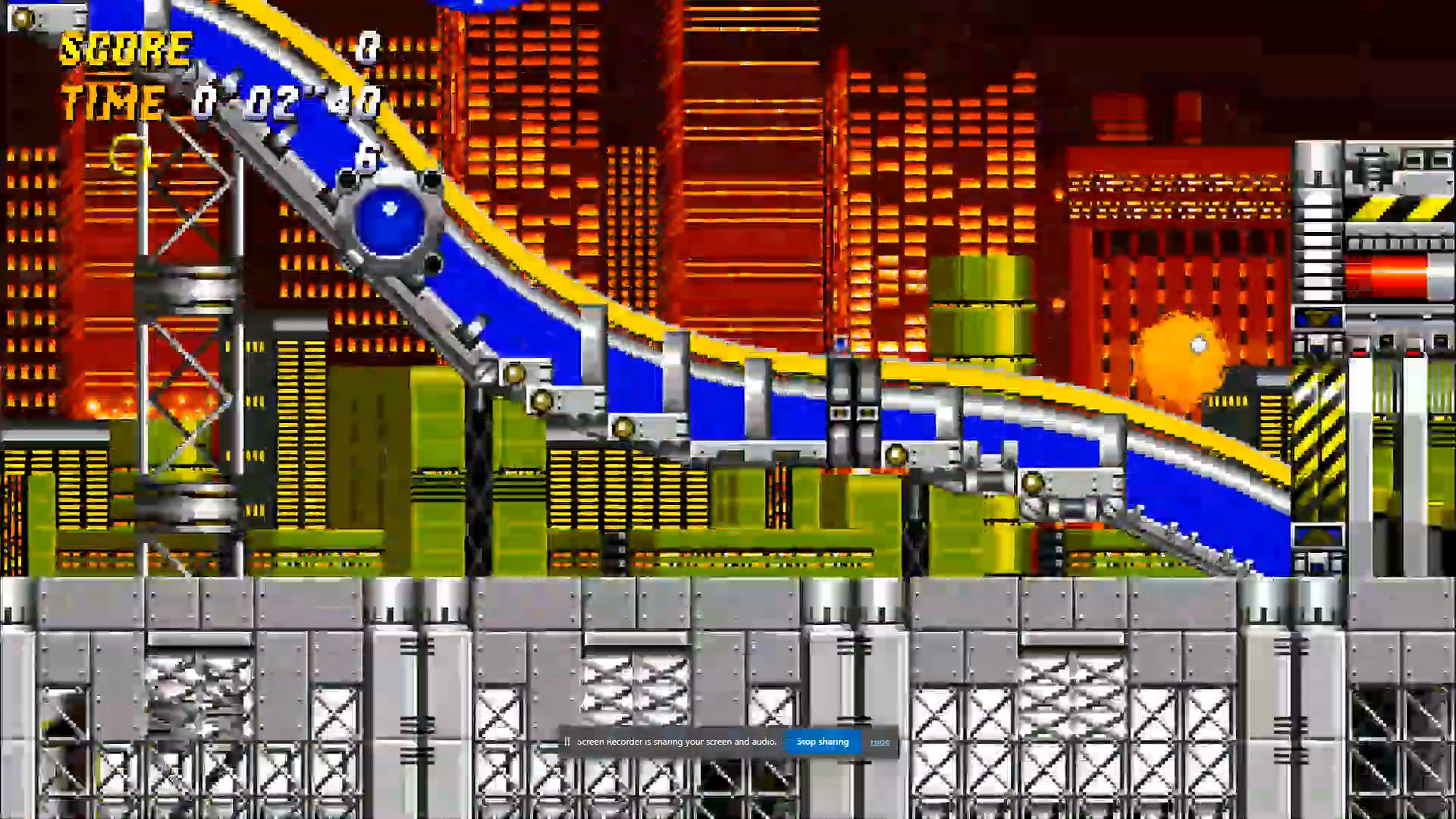Hide the screen recorder notification bar
1456x819 pixels.
880,742
